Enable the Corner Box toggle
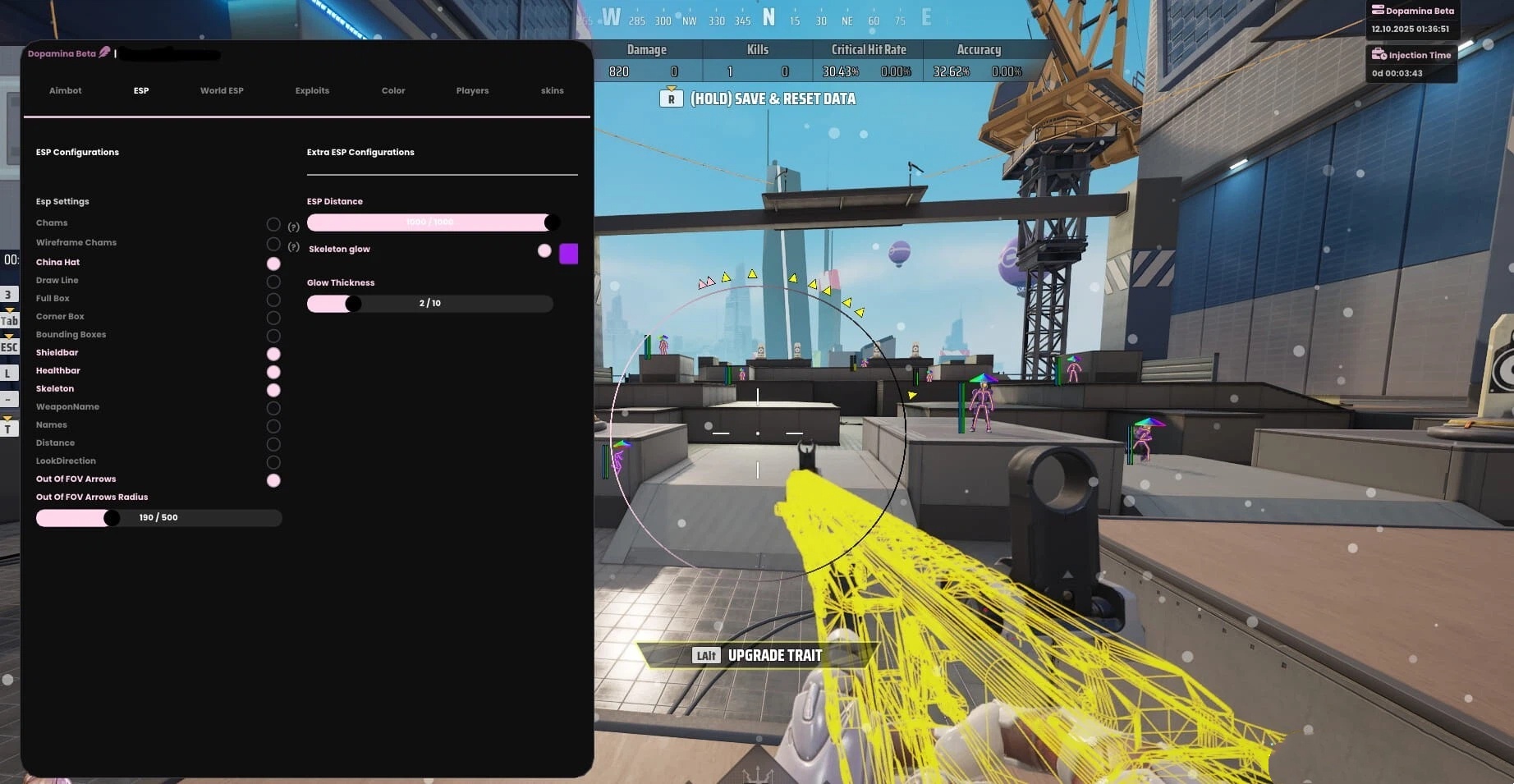Viewport: 1514px width, 784px height. 273,318
